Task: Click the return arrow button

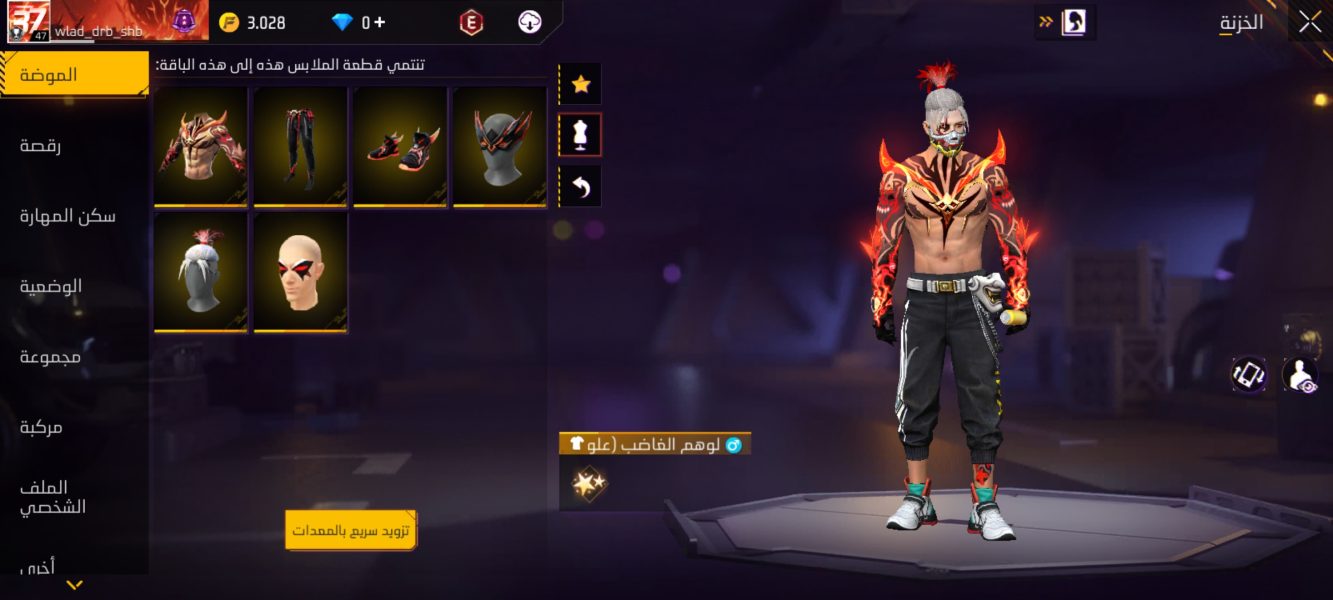Action: tap(580, 186)
